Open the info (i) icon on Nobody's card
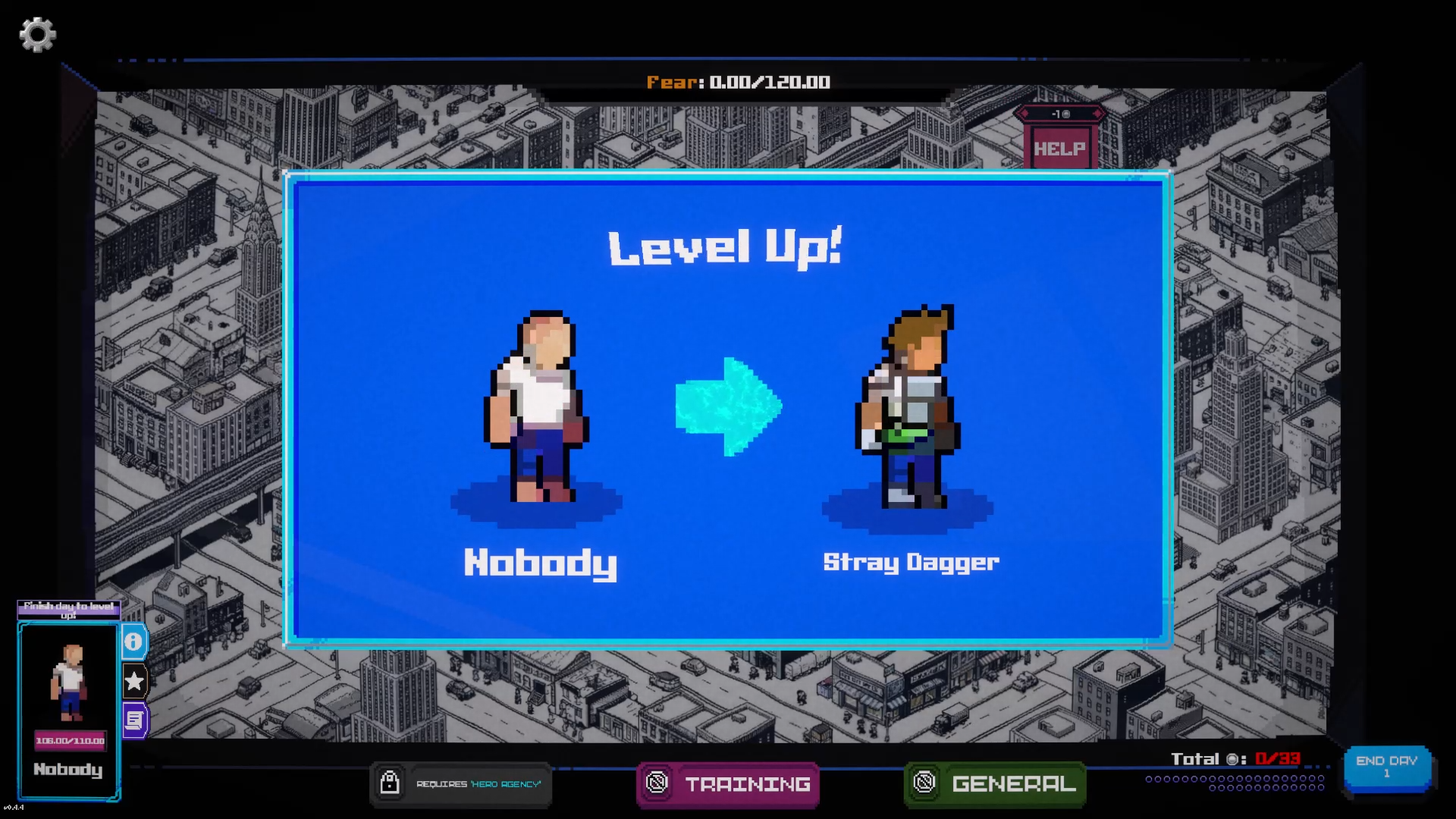Image resolution: width=1456 pixels, height=819 pixels. tap(134, 641)
